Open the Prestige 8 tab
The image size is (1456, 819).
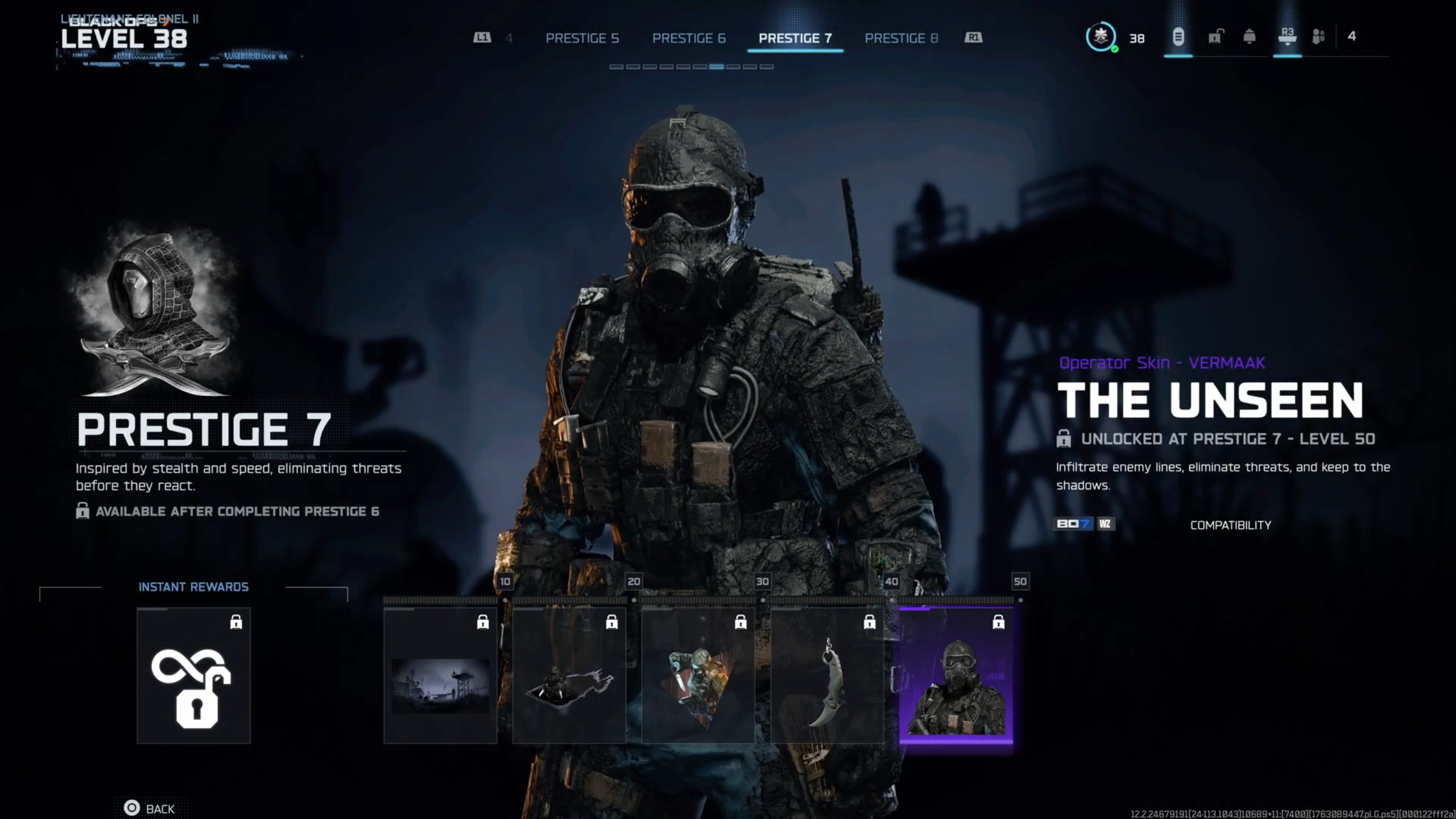point(901,38)
